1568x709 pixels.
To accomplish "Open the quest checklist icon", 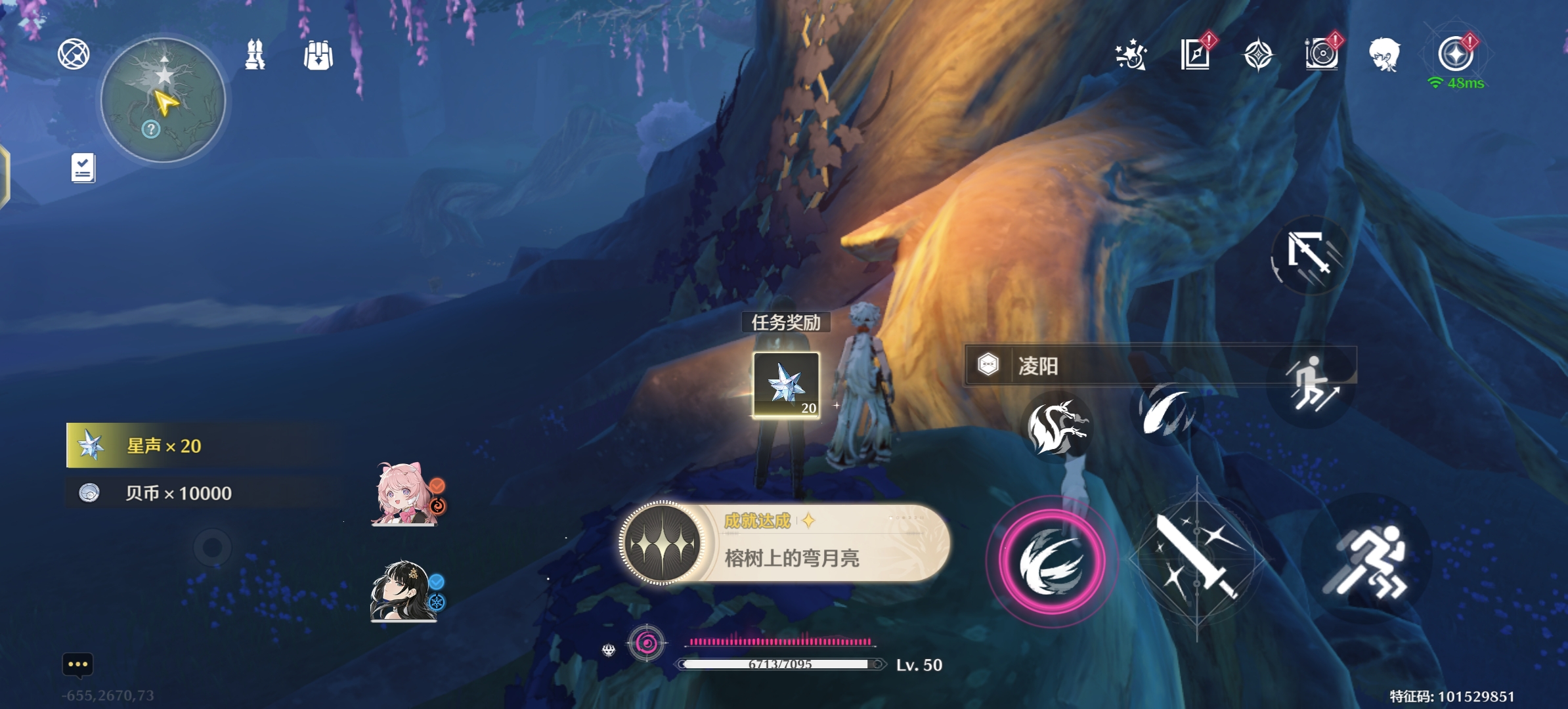I will tap(83, 168).
